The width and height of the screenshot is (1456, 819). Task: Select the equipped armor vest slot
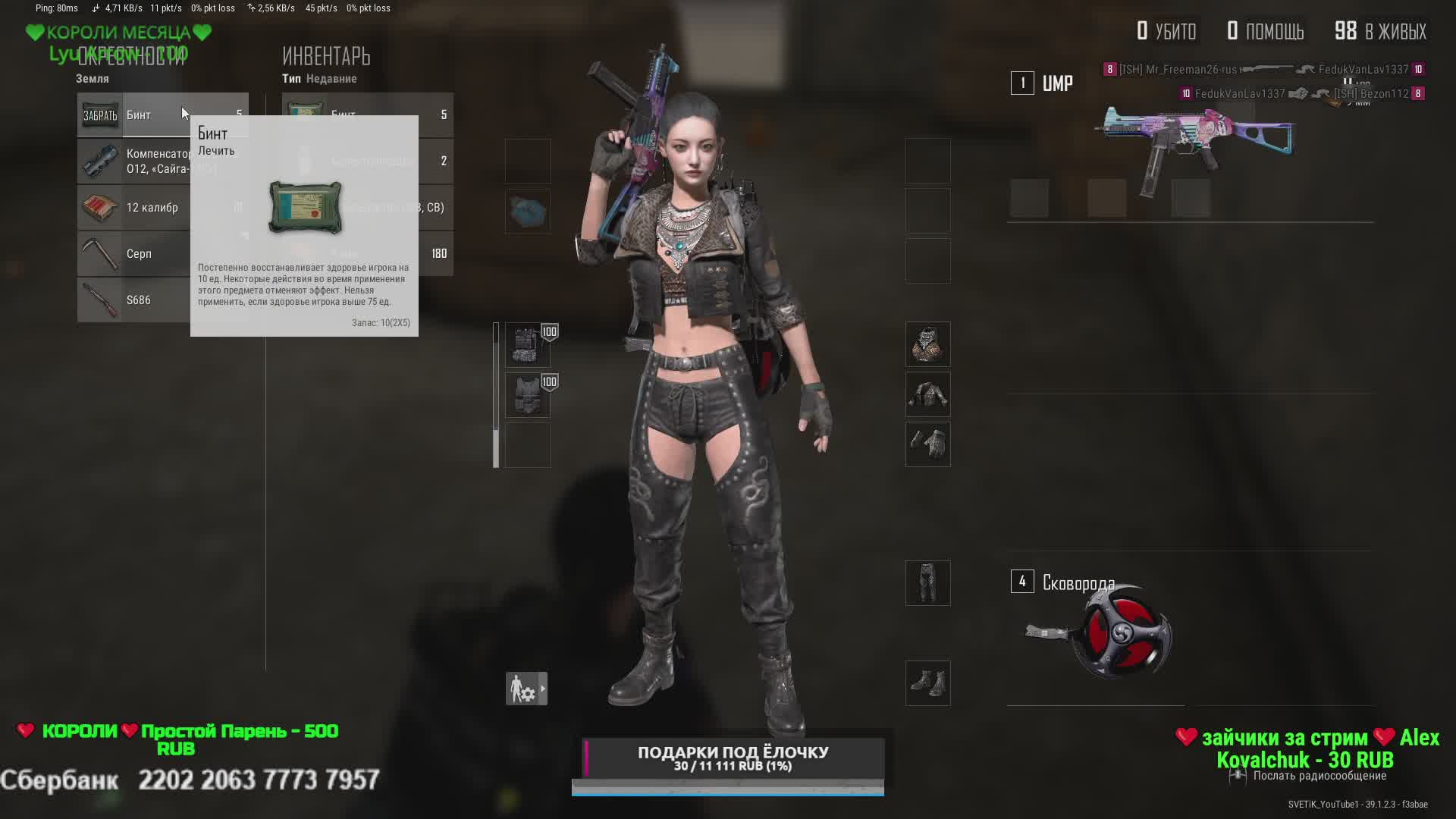pos(528,395)
